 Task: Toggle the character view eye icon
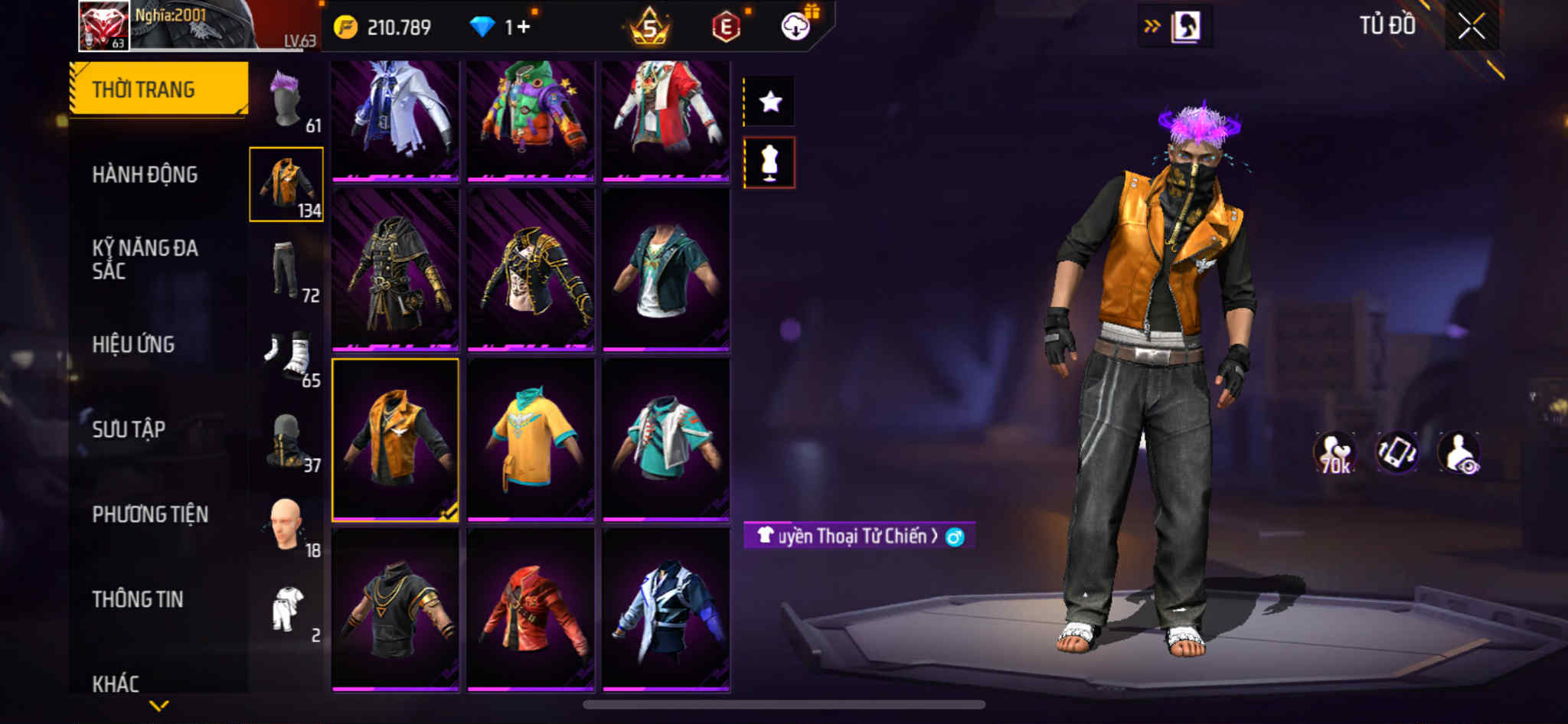[x=1459, y=453]
